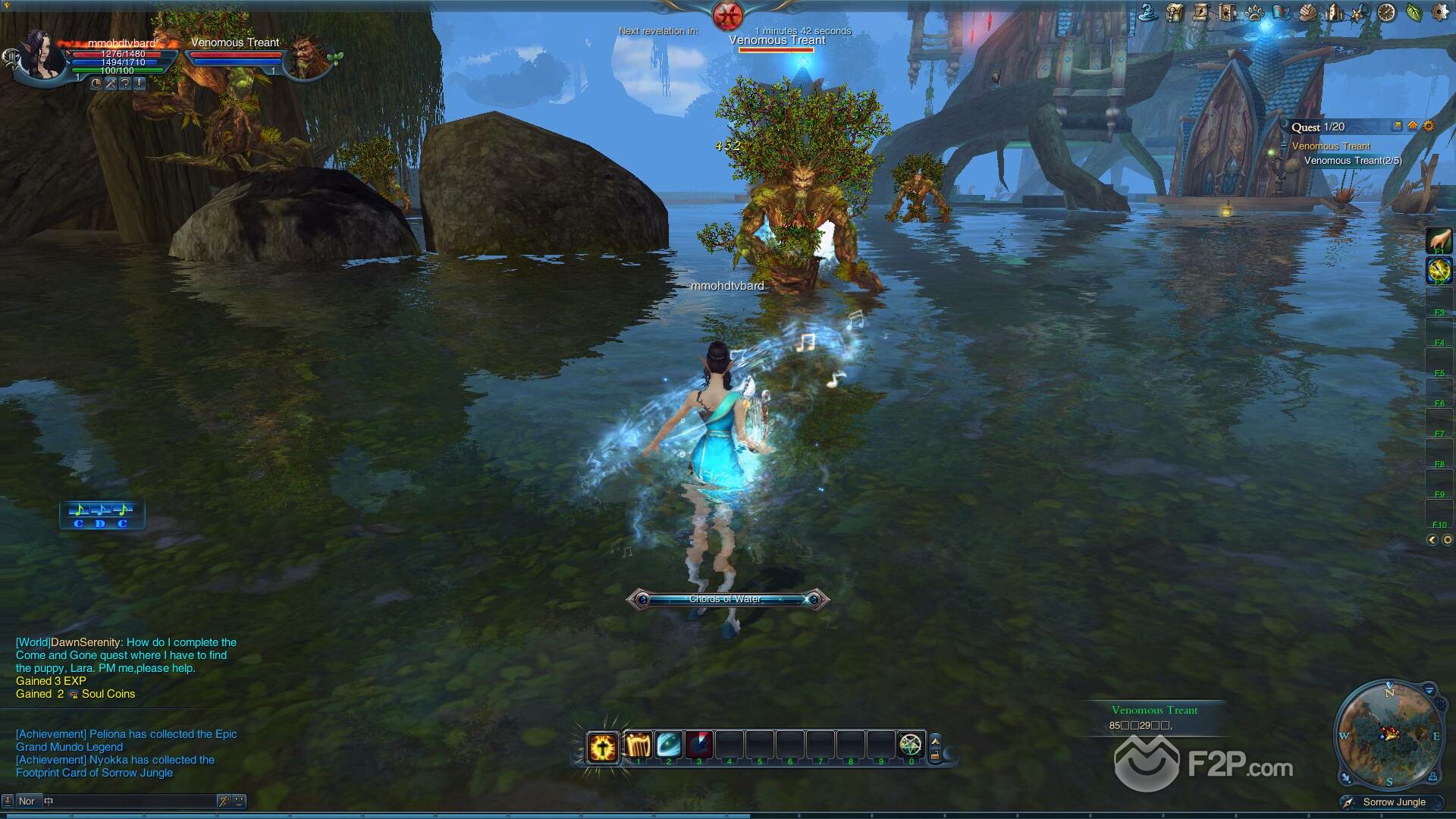
Task: Activate the golden harp skill in slot 1
Action: coord(638,745)
